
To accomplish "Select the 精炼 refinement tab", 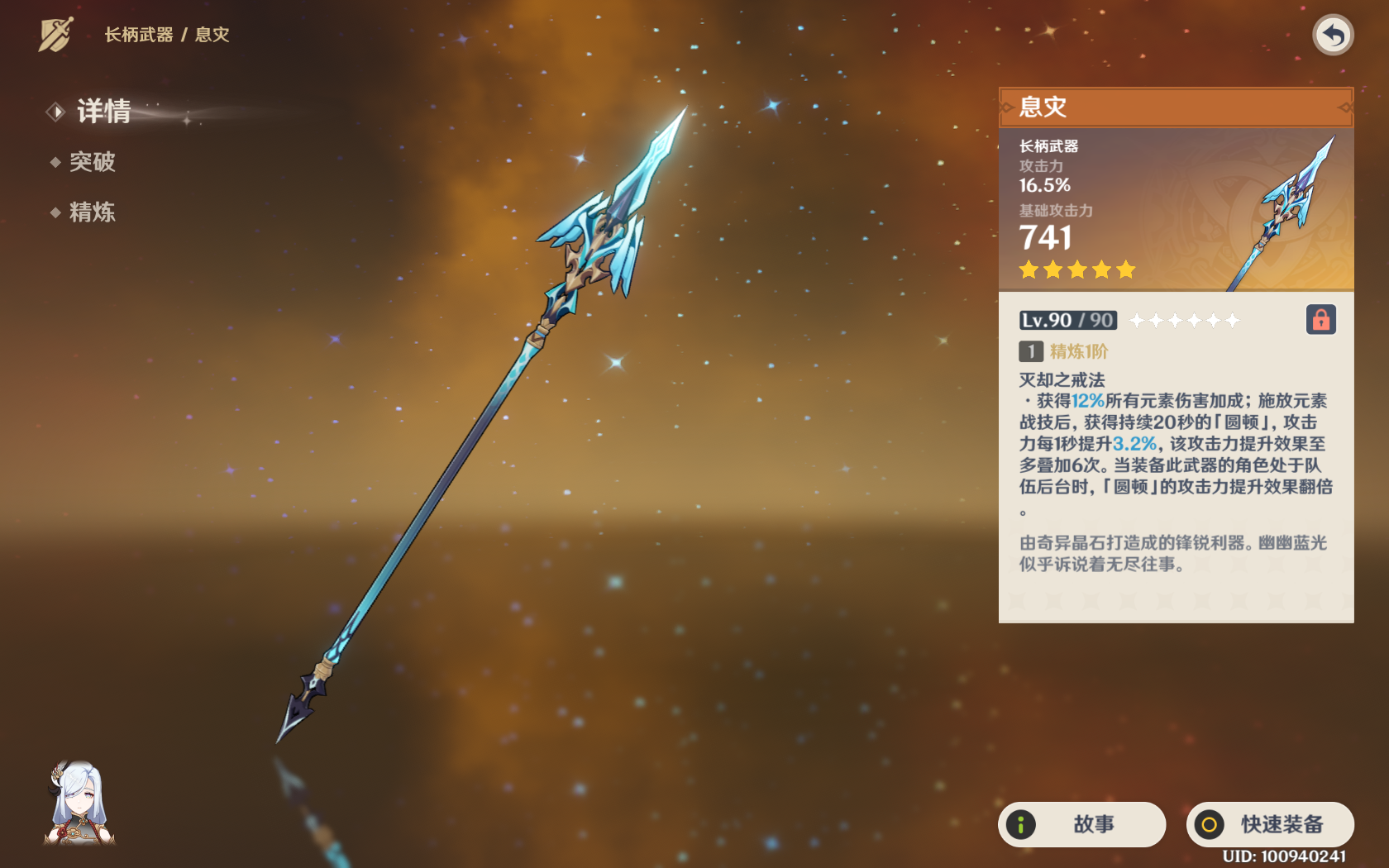I will 92,212.
